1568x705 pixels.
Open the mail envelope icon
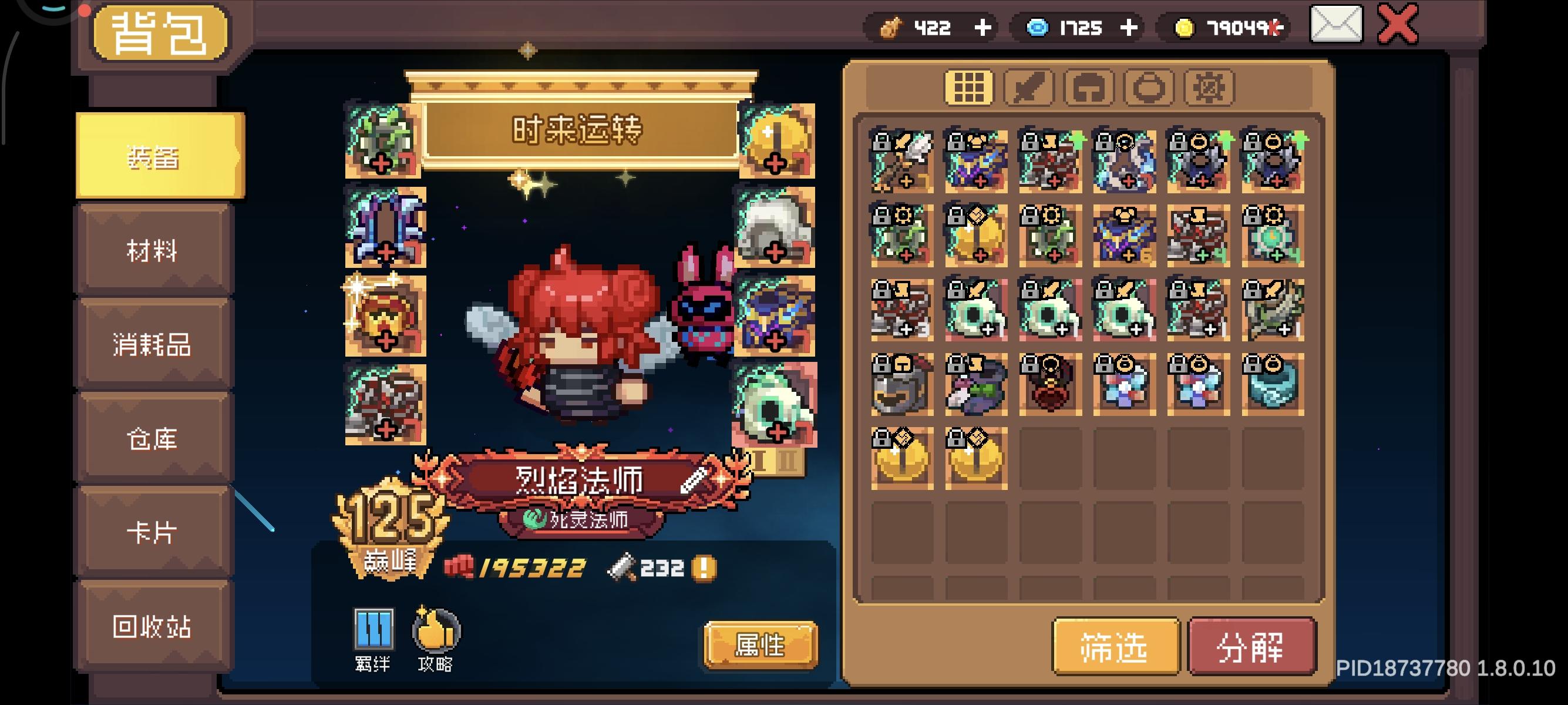pos(1337,26)
